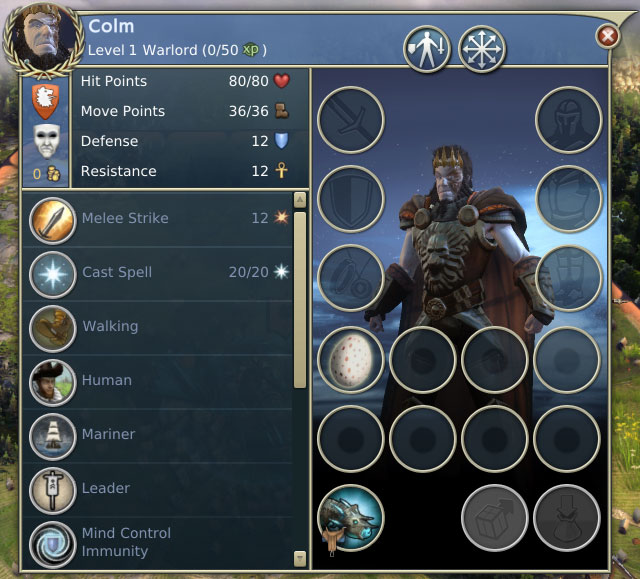Select the Melee Strike ability row

point(160,218)
